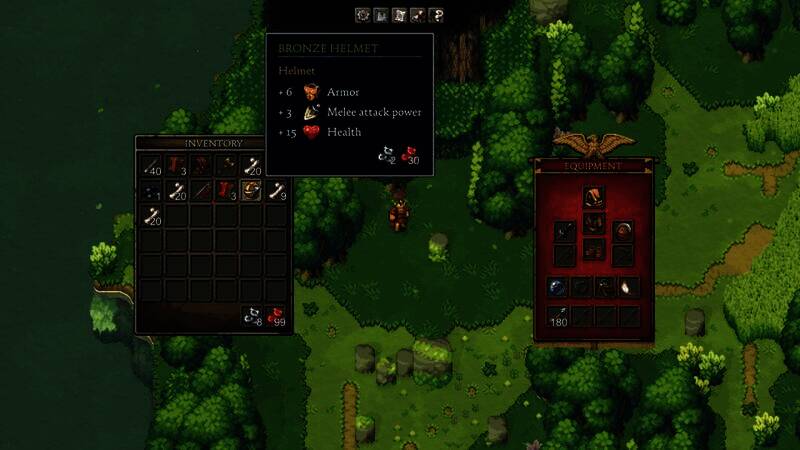Click the white feather item in equipment
The width and height of the screenshot is (800, 450).
pos(628,287)
